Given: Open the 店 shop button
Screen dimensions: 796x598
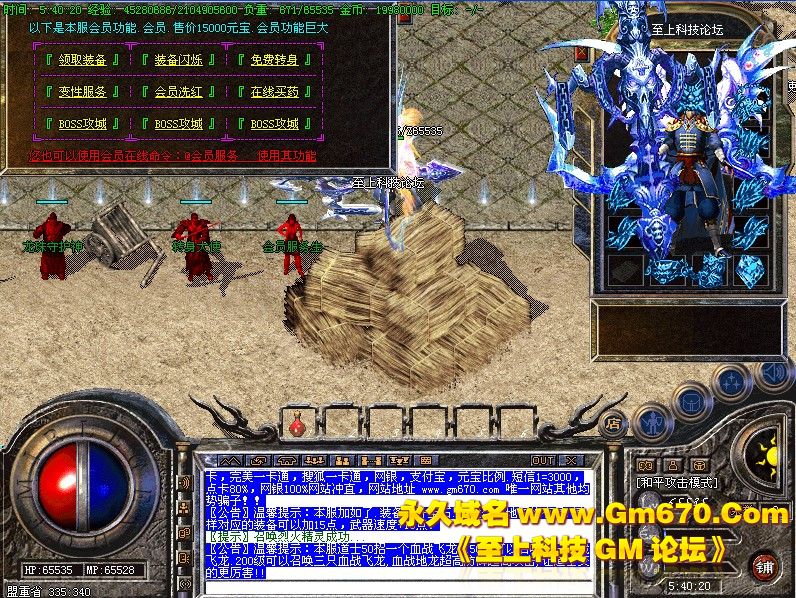Looking at the screenshot, I should [614, 424].
